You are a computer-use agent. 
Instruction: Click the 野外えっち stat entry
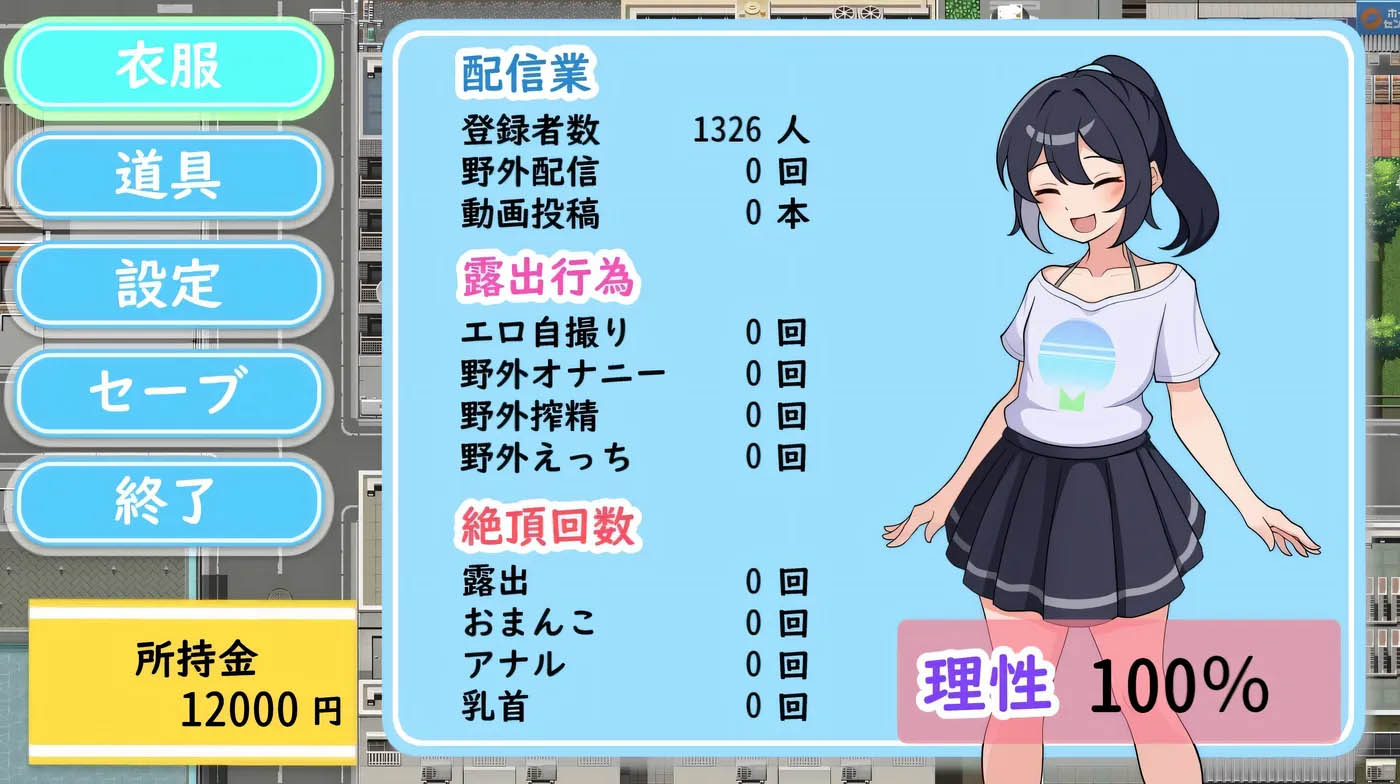(x=600, y=455)
